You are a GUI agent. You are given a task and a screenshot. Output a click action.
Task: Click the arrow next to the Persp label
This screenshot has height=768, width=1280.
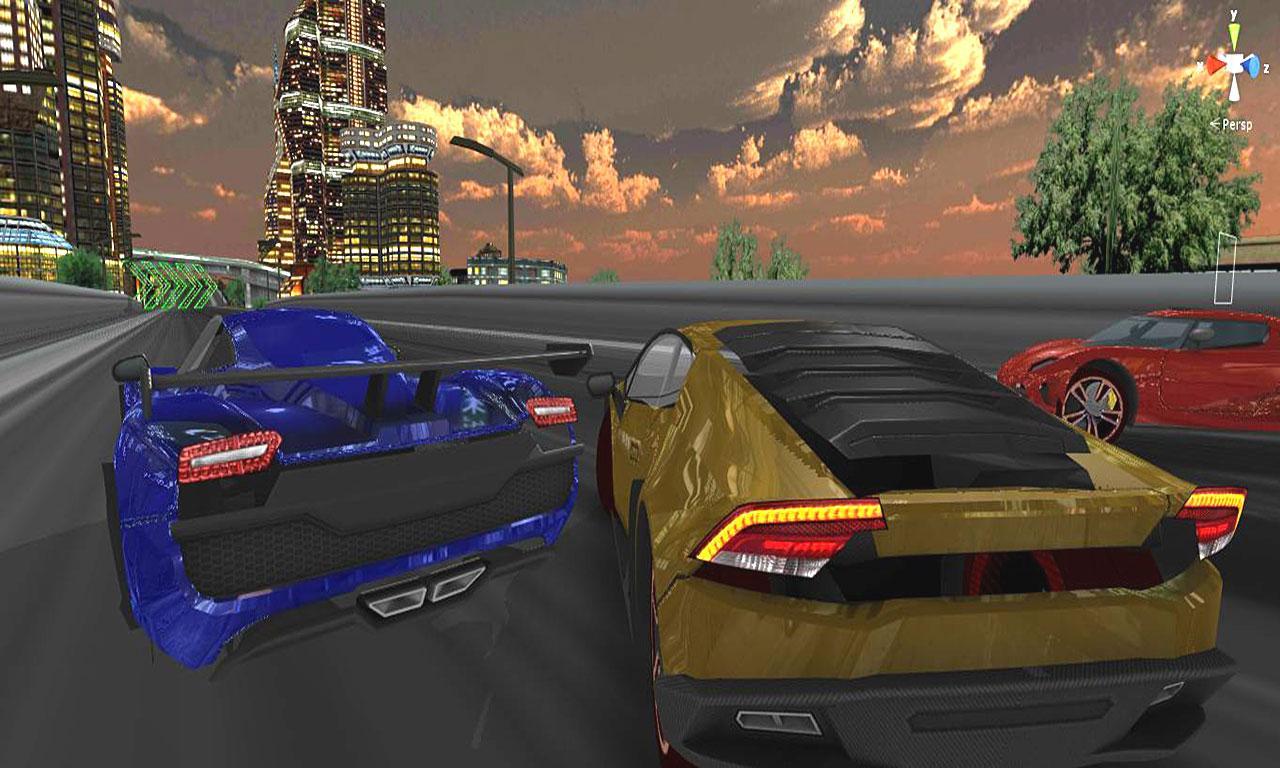click(x=1214, y=122)
